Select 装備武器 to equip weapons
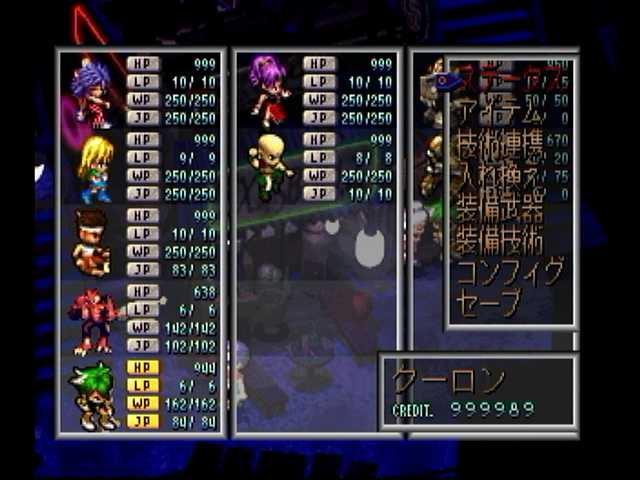640x480 pixels. click(500, 209)
